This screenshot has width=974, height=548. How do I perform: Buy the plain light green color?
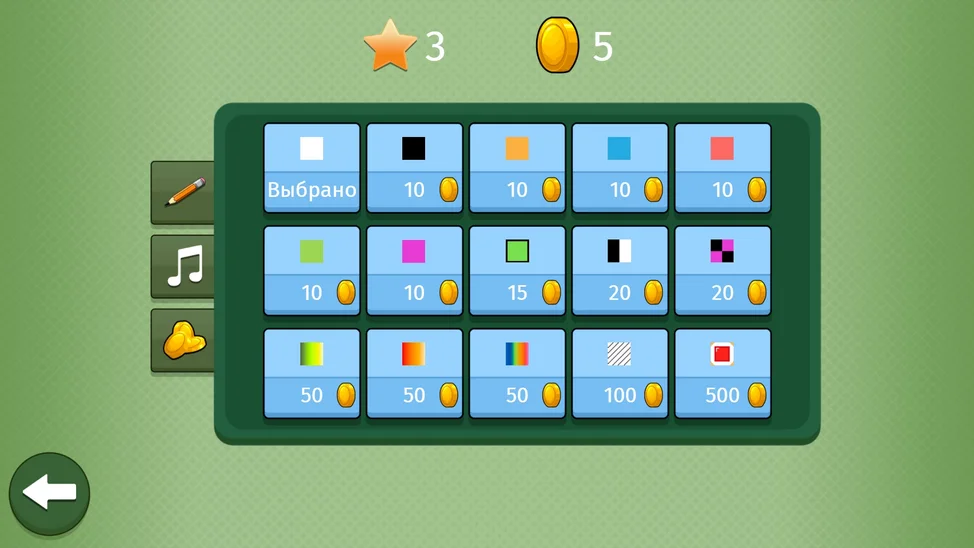(x=312, y=271)
